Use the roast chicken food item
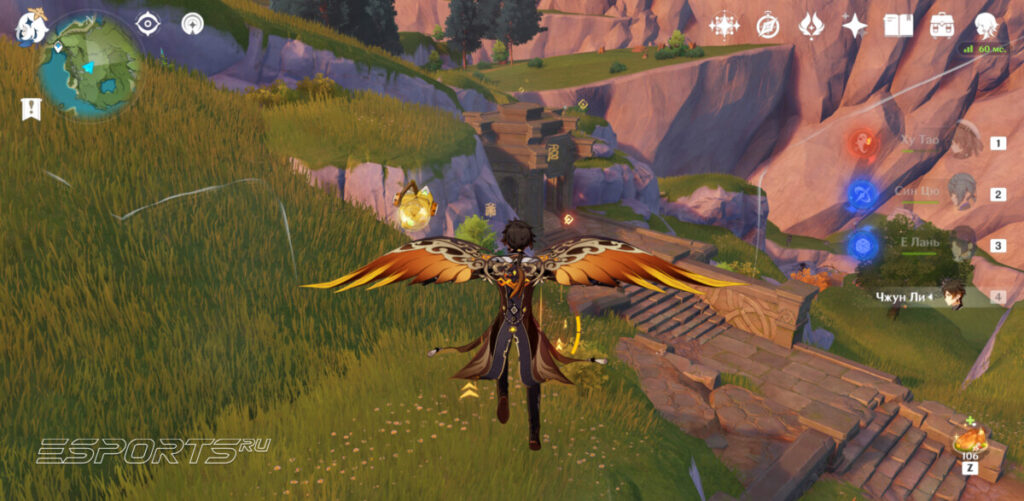 968,440
